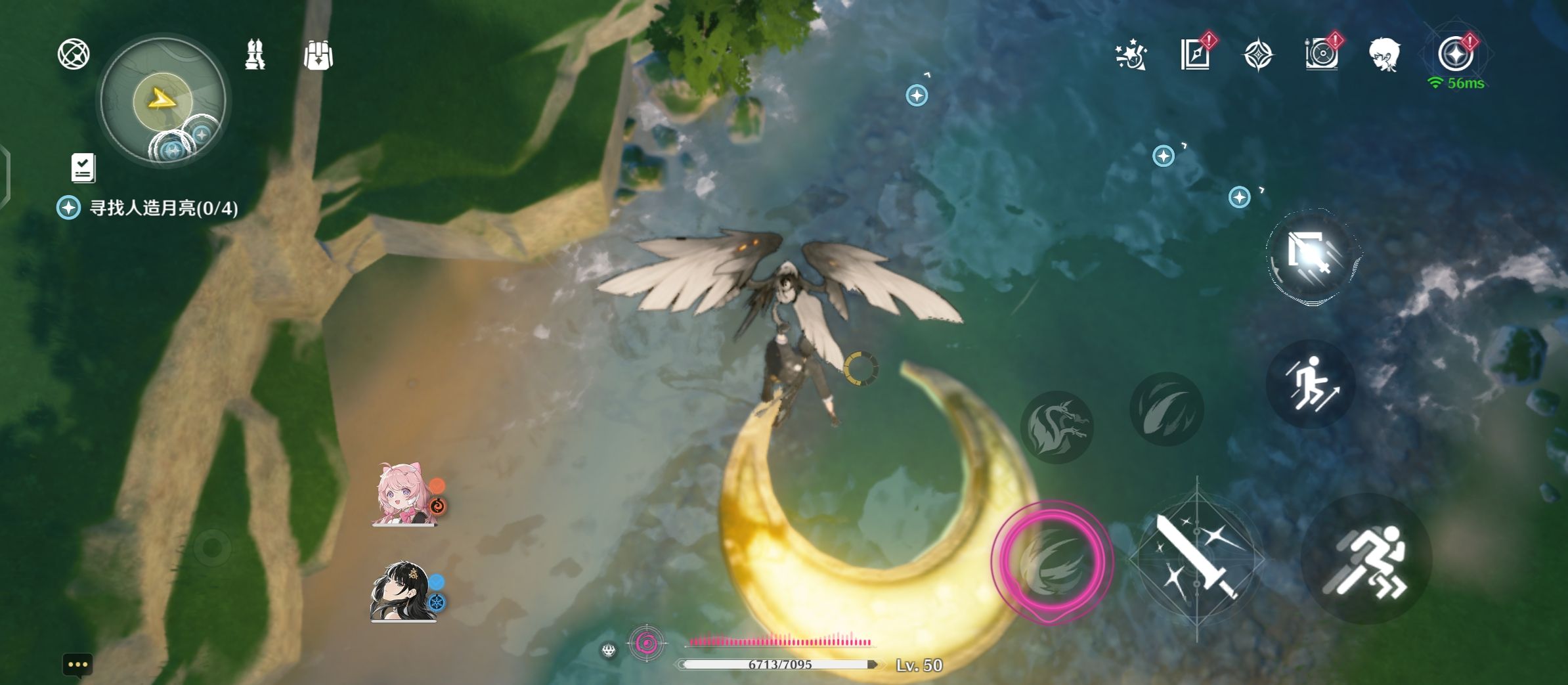This screenshot has height=685, width=1568.
Task: Open the guidebook with red alert
Action: (1195, 54)
